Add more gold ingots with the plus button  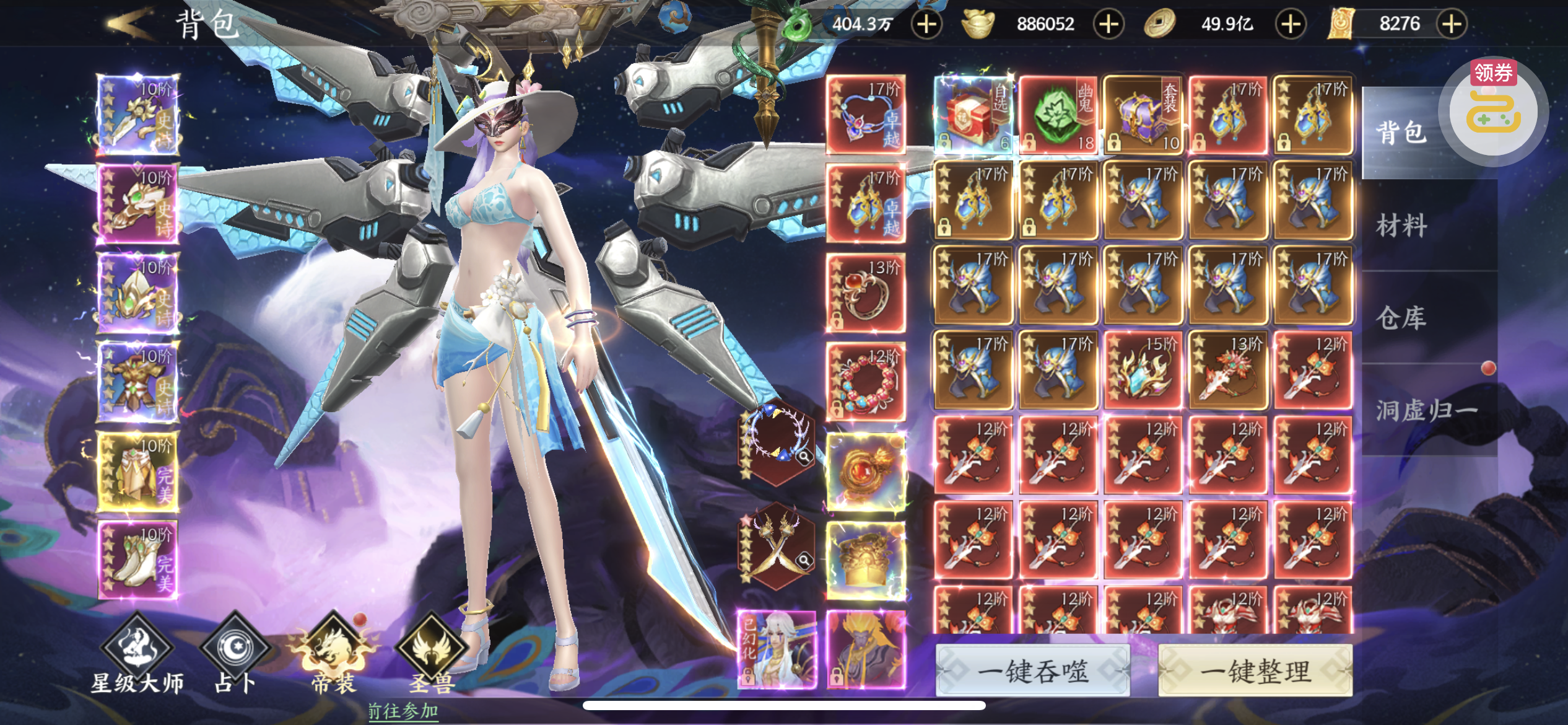(x=1108, y=24)
